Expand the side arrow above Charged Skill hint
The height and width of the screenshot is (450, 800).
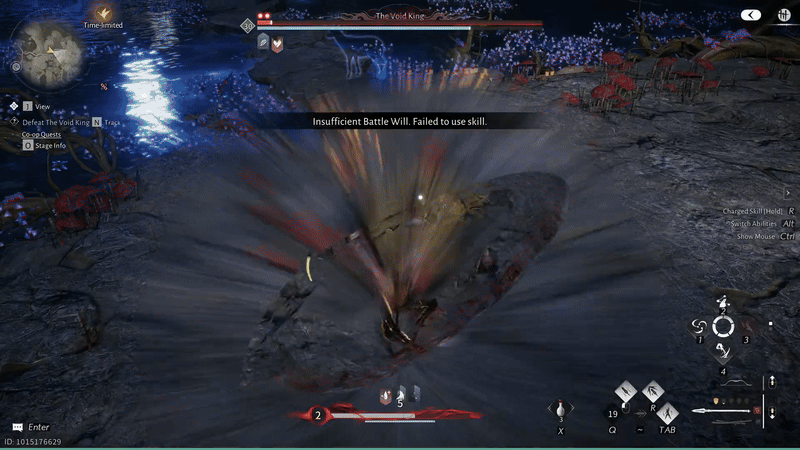point(787,193)
